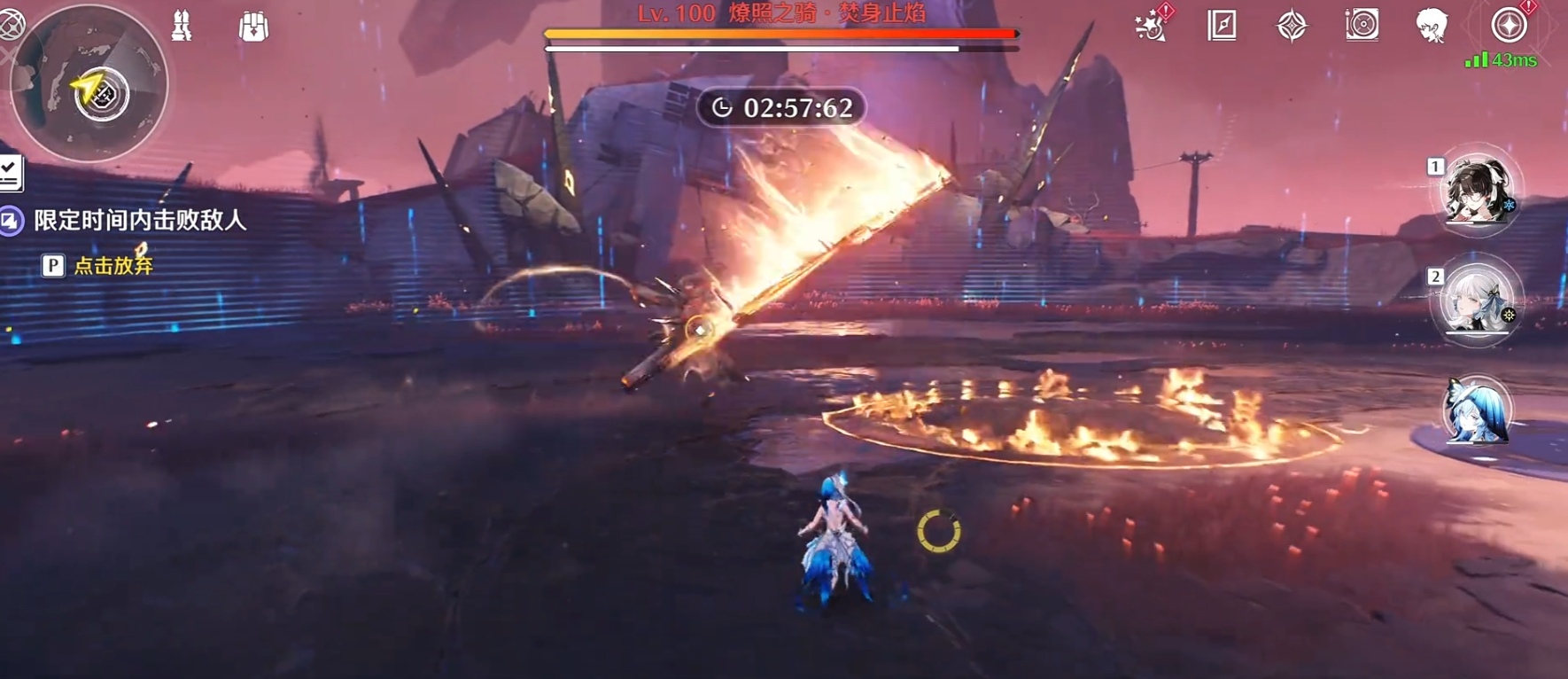Open the four-pointed star compass icon
1568x679 pixels.
1292,26
